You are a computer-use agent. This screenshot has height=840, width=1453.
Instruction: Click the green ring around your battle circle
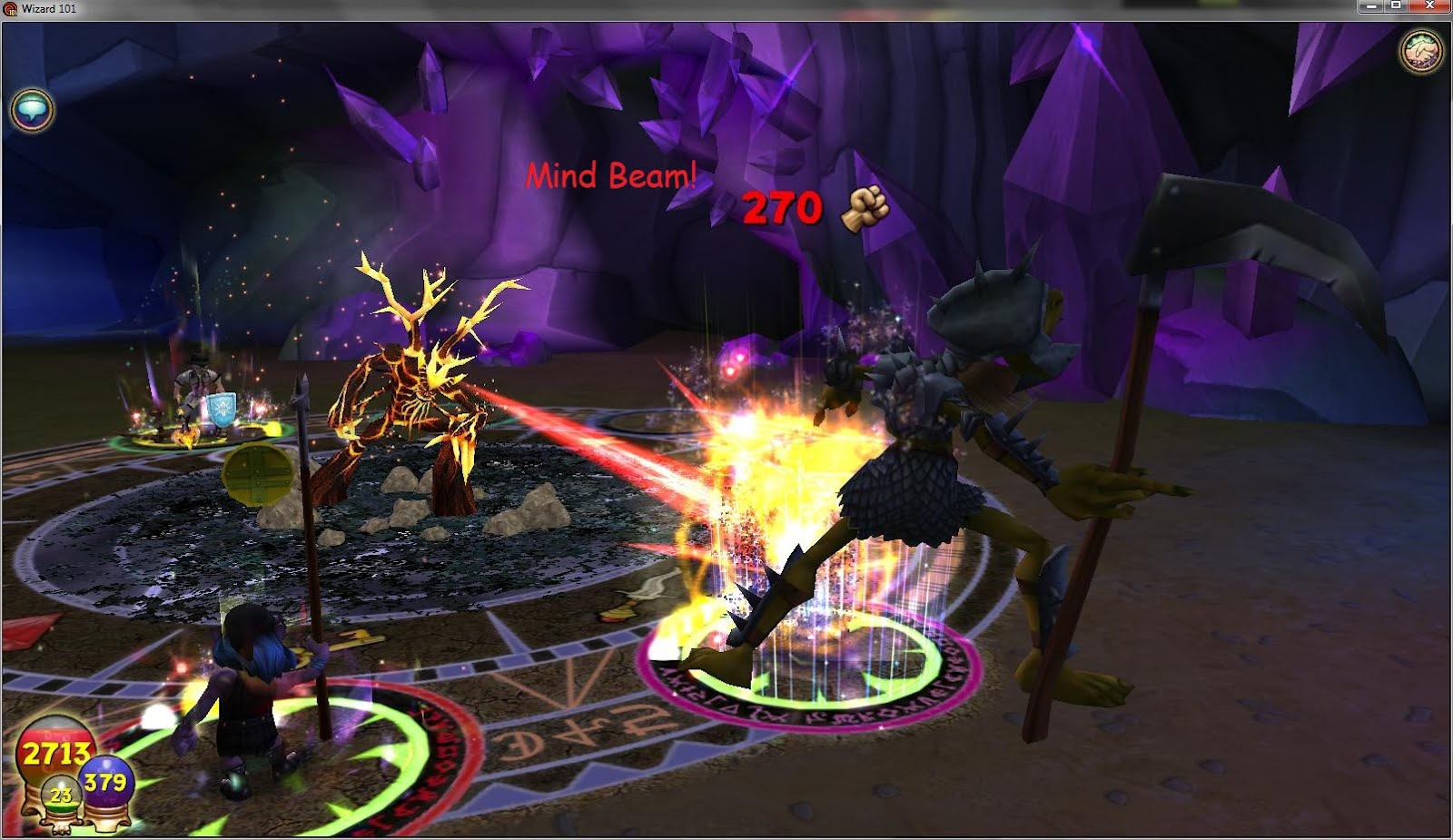pyautogui.click(x=400, y=736)
